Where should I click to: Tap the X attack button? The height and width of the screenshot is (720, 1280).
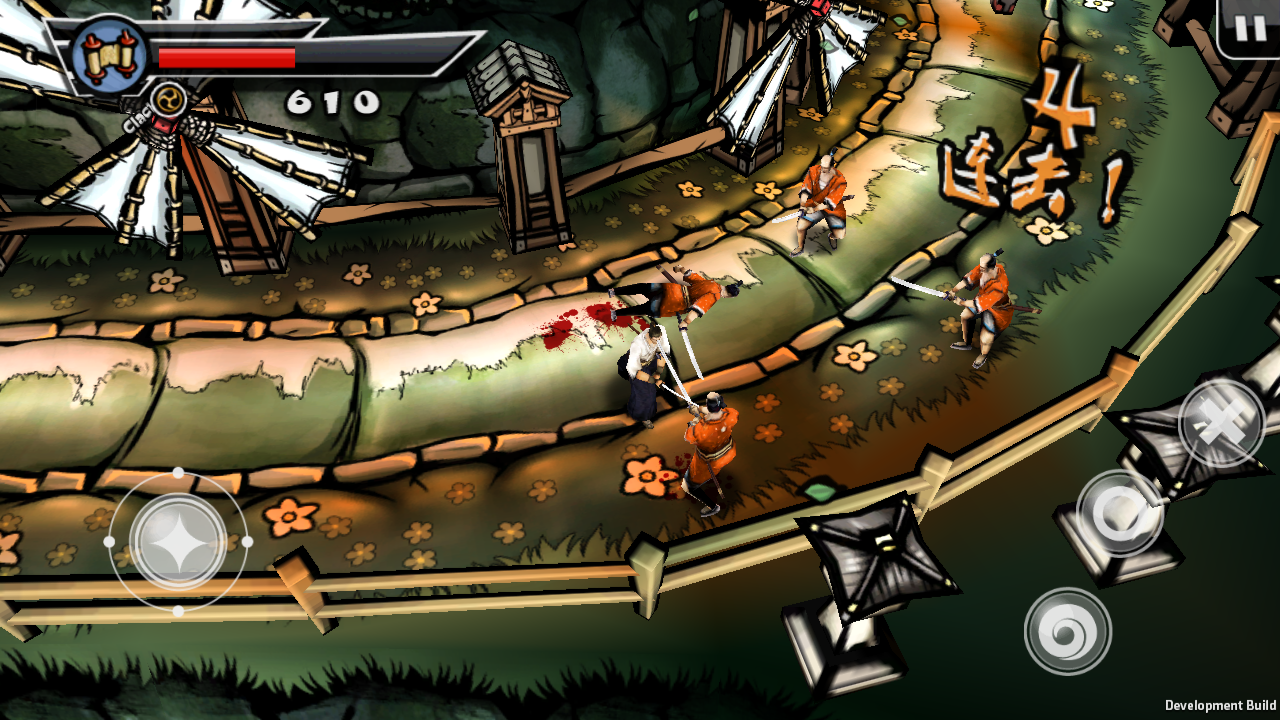(1222, 424)
